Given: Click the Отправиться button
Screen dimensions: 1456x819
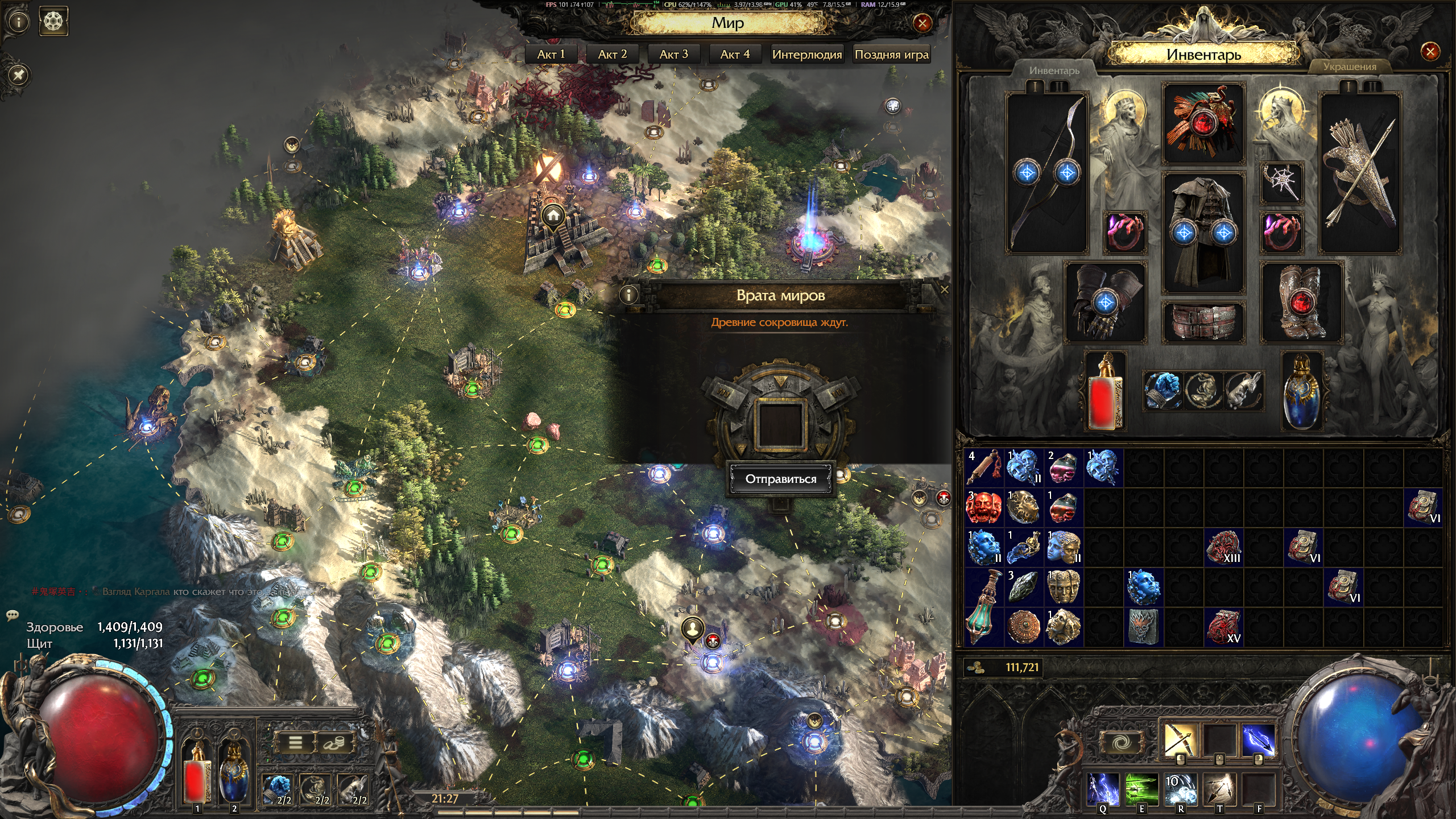Looking at the screenshot, I should click(x=780, y=479).
